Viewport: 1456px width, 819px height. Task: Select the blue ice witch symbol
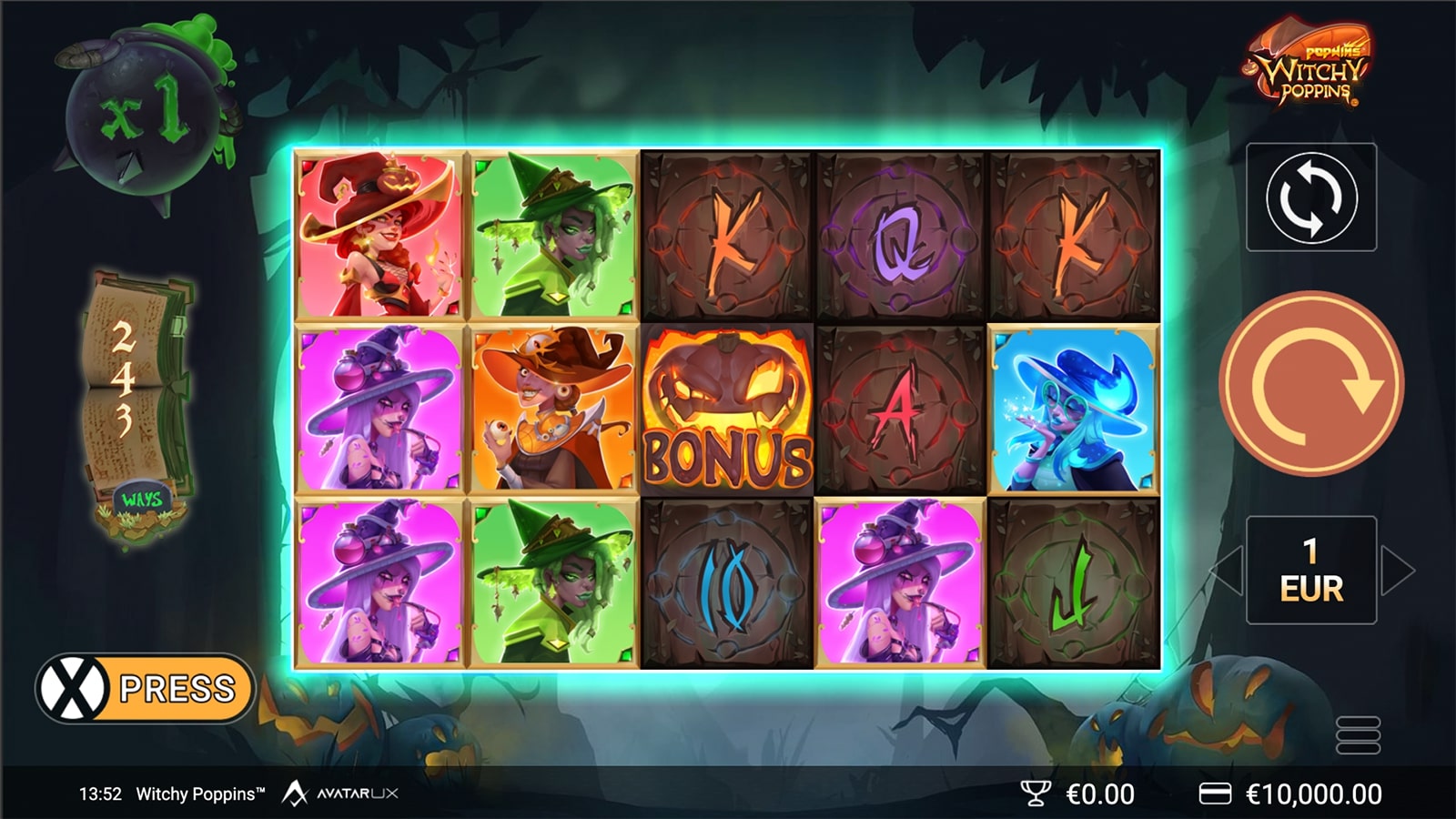[x=1072, y=409]
